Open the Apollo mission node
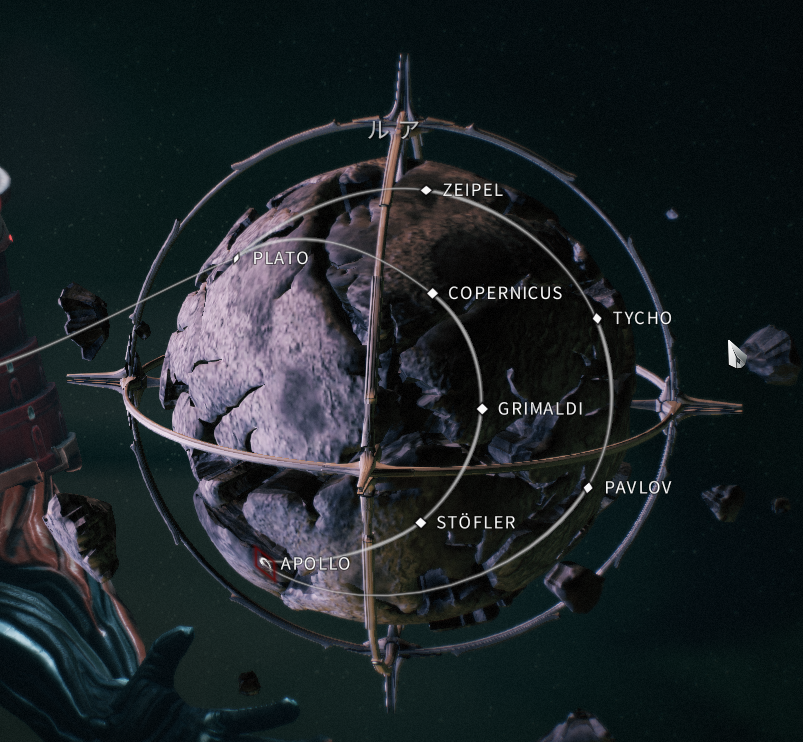Image resolution: width=803 pixels, height=742 pixels. point(266,564)
